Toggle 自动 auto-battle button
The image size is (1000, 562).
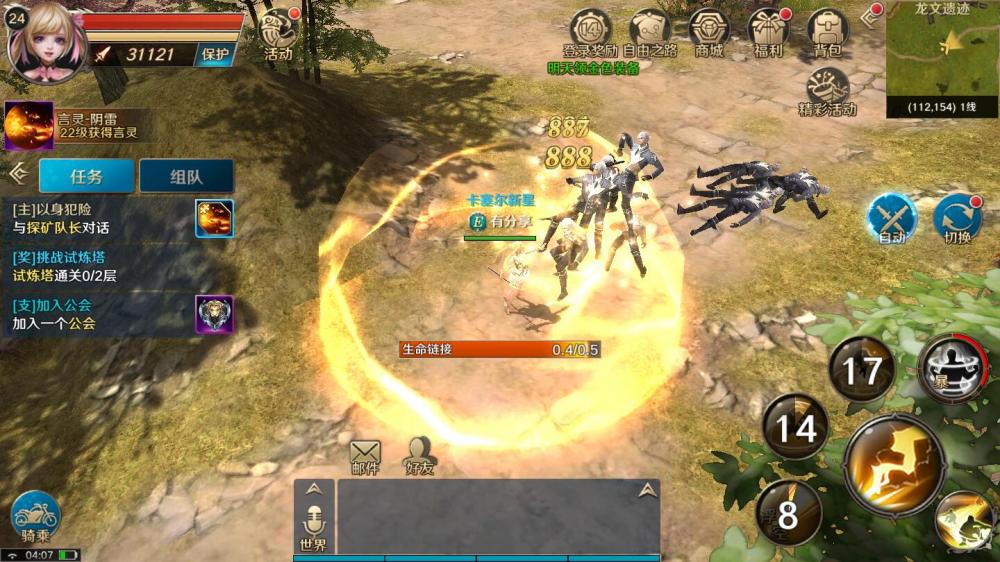click(x=892, y=218)
